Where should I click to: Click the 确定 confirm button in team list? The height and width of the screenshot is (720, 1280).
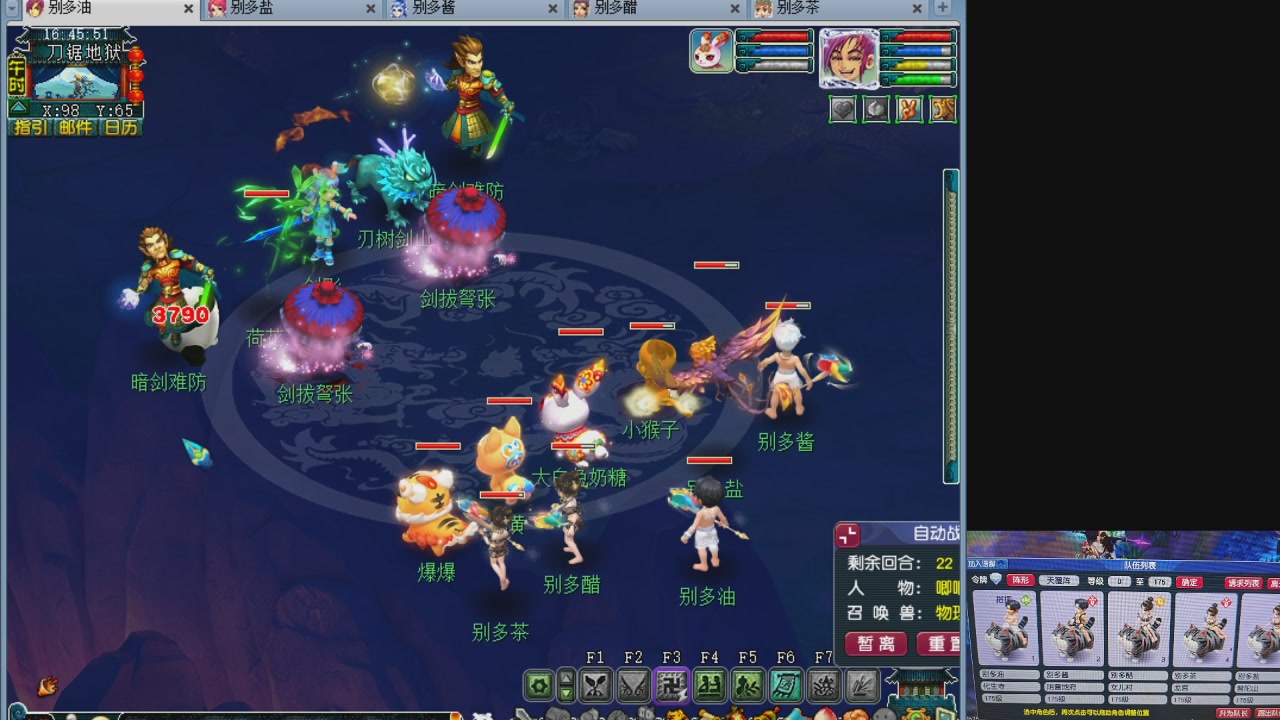coord(1188,582)
